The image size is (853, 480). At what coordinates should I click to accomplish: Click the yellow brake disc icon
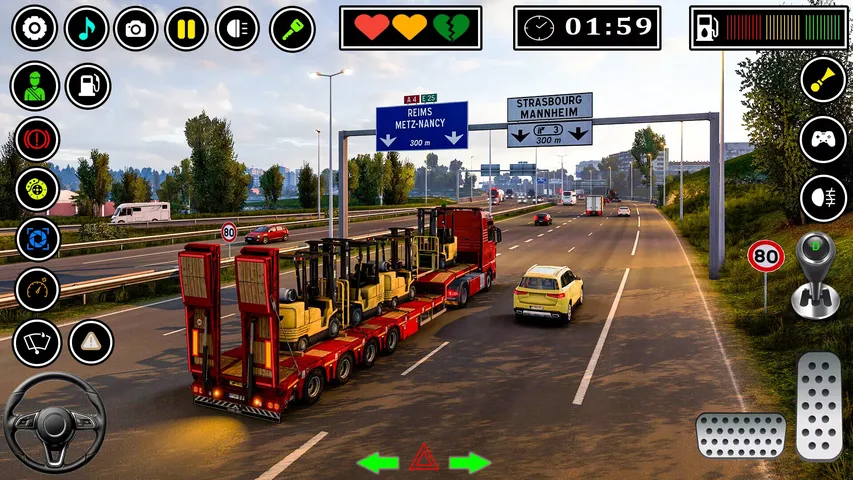[x=37, y=188]
